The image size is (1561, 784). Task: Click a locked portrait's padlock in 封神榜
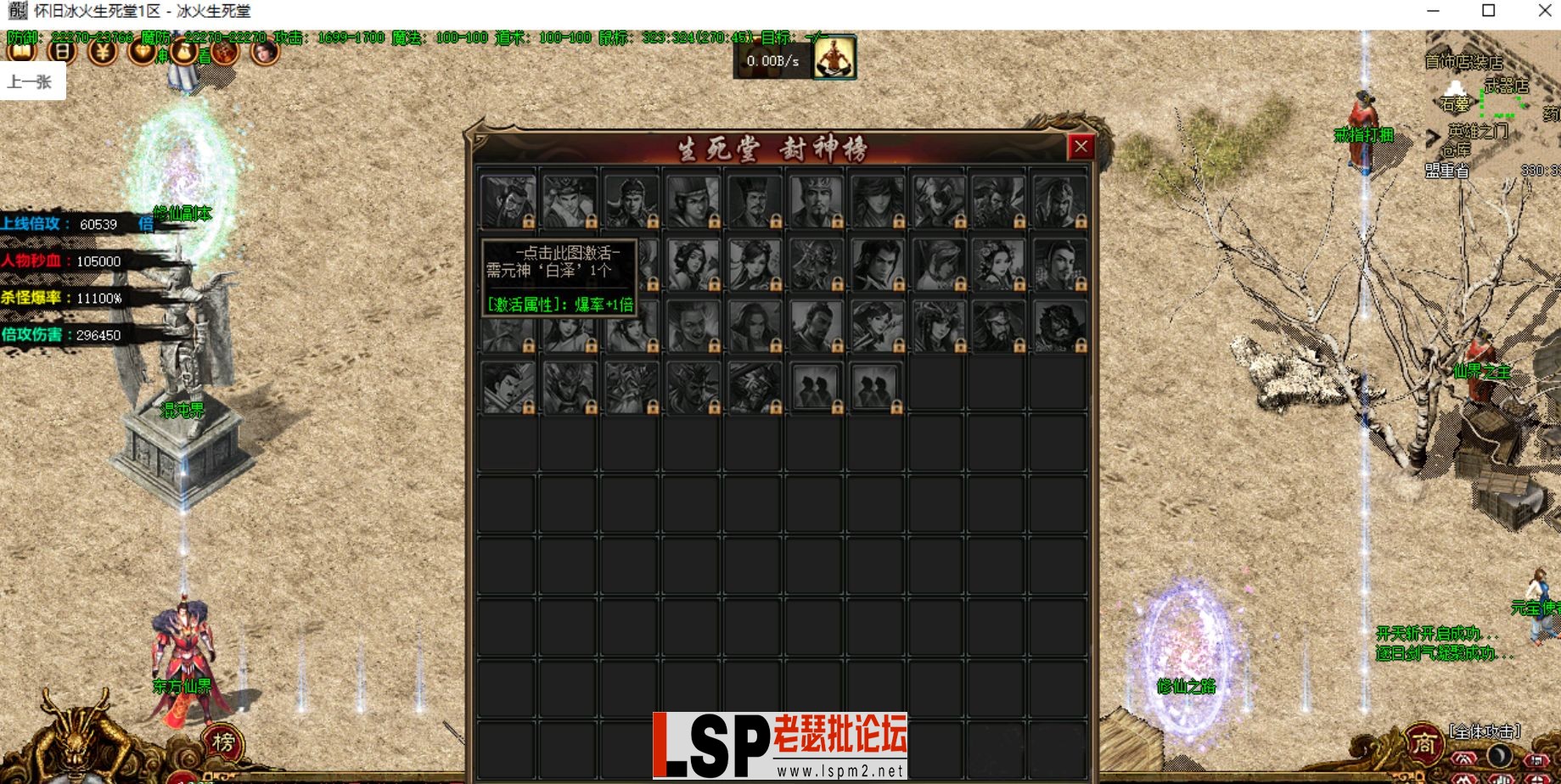530,222
